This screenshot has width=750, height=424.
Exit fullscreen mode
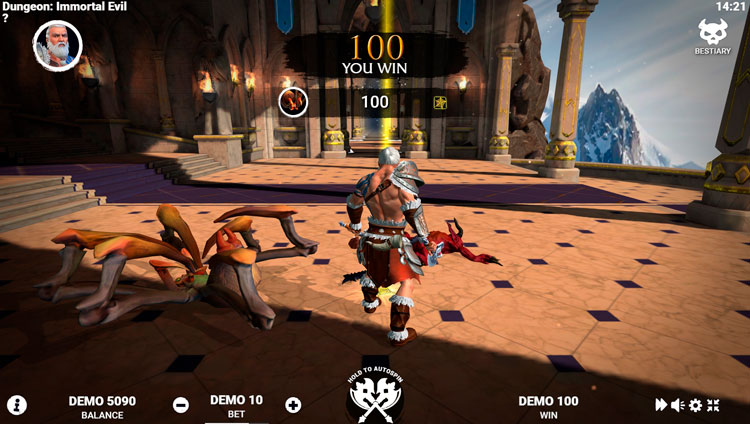(713, 405)
